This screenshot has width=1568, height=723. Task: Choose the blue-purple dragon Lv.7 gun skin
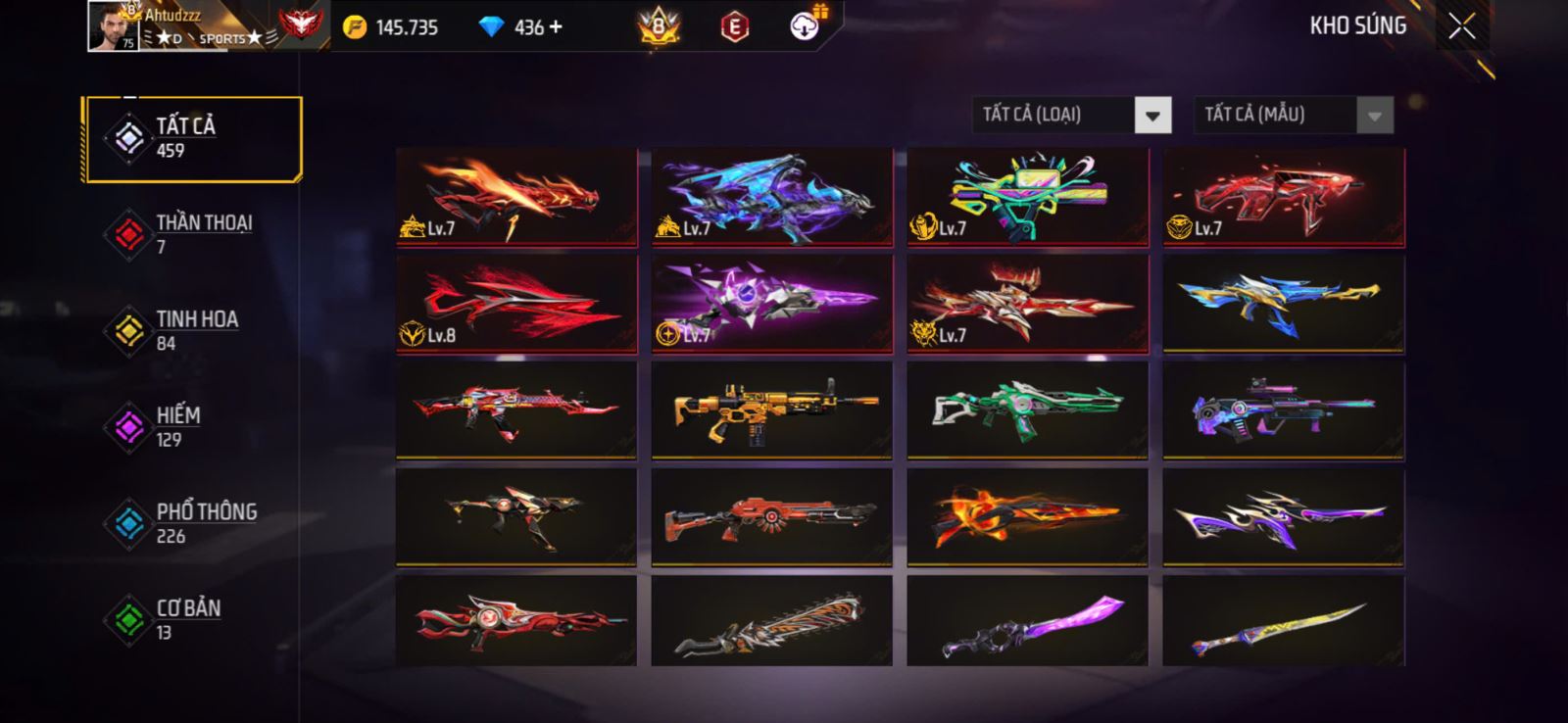pos(772,196)
